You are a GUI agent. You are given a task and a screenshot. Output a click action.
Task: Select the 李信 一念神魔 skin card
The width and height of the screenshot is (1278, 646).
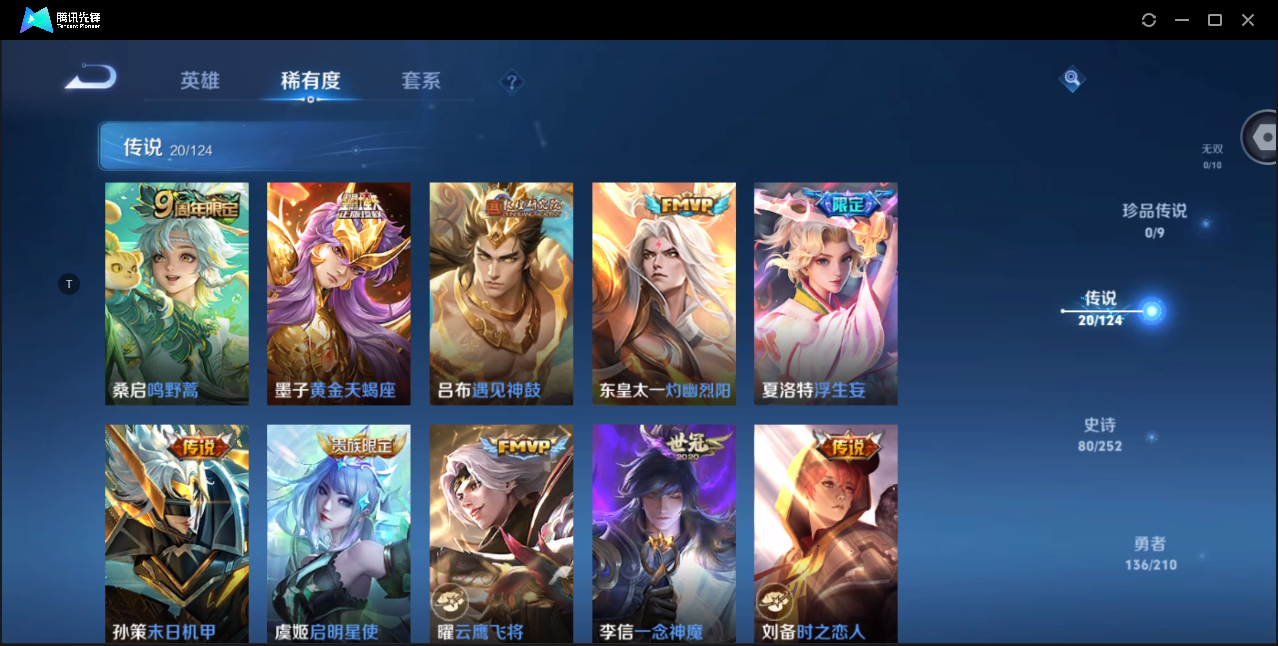[x=664, y=532]
